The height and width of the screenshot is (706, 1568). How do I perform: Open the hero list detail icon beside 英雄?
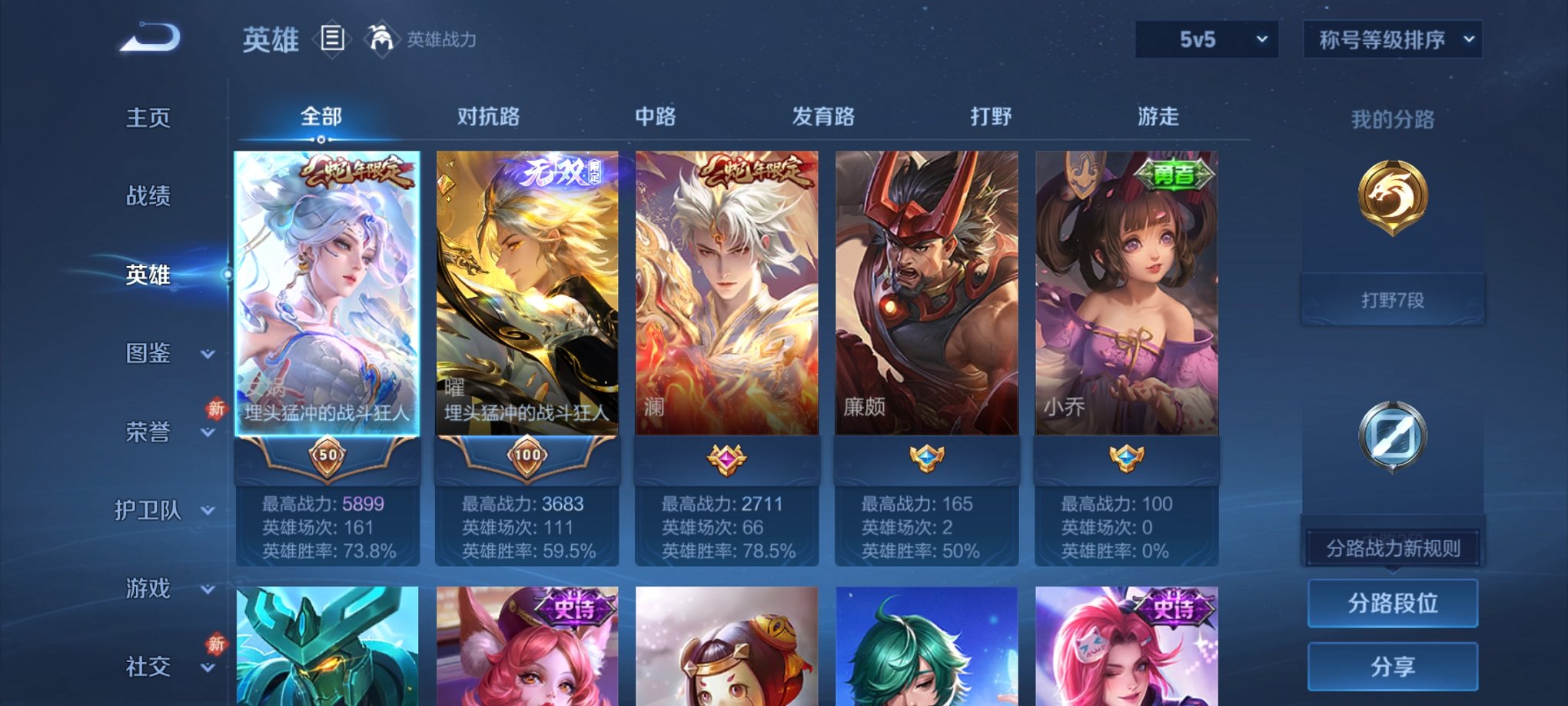point(332,40)
